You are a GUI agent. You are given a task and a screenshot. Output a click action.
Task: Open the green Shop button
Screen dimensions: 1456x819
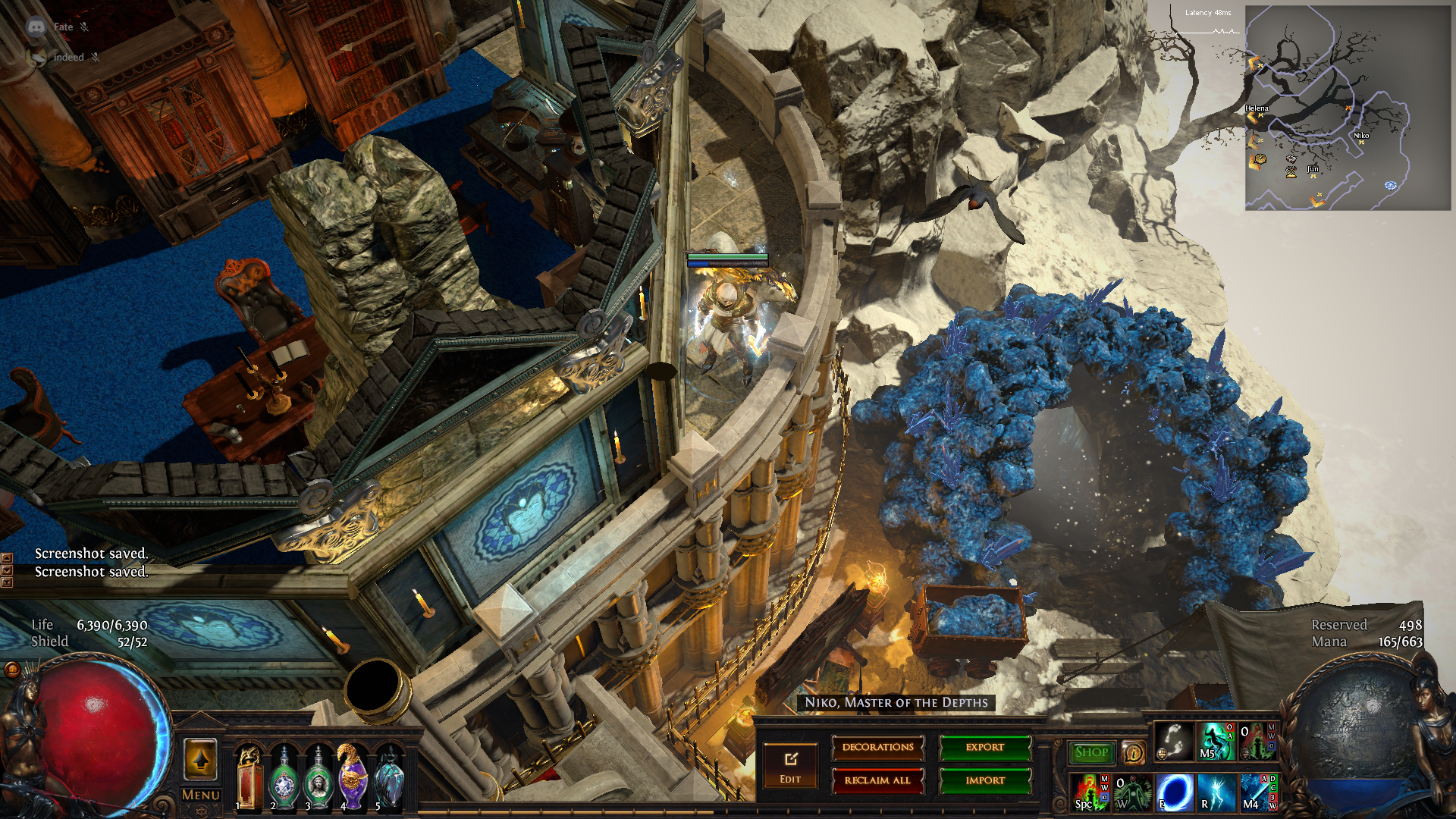click(1091, 752)
